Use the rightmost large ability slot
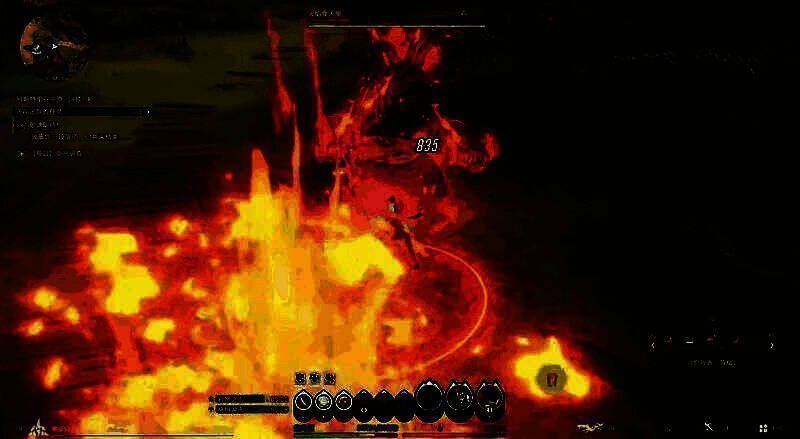This screenshot has width=800, height=439. click(x=490, y=399)
